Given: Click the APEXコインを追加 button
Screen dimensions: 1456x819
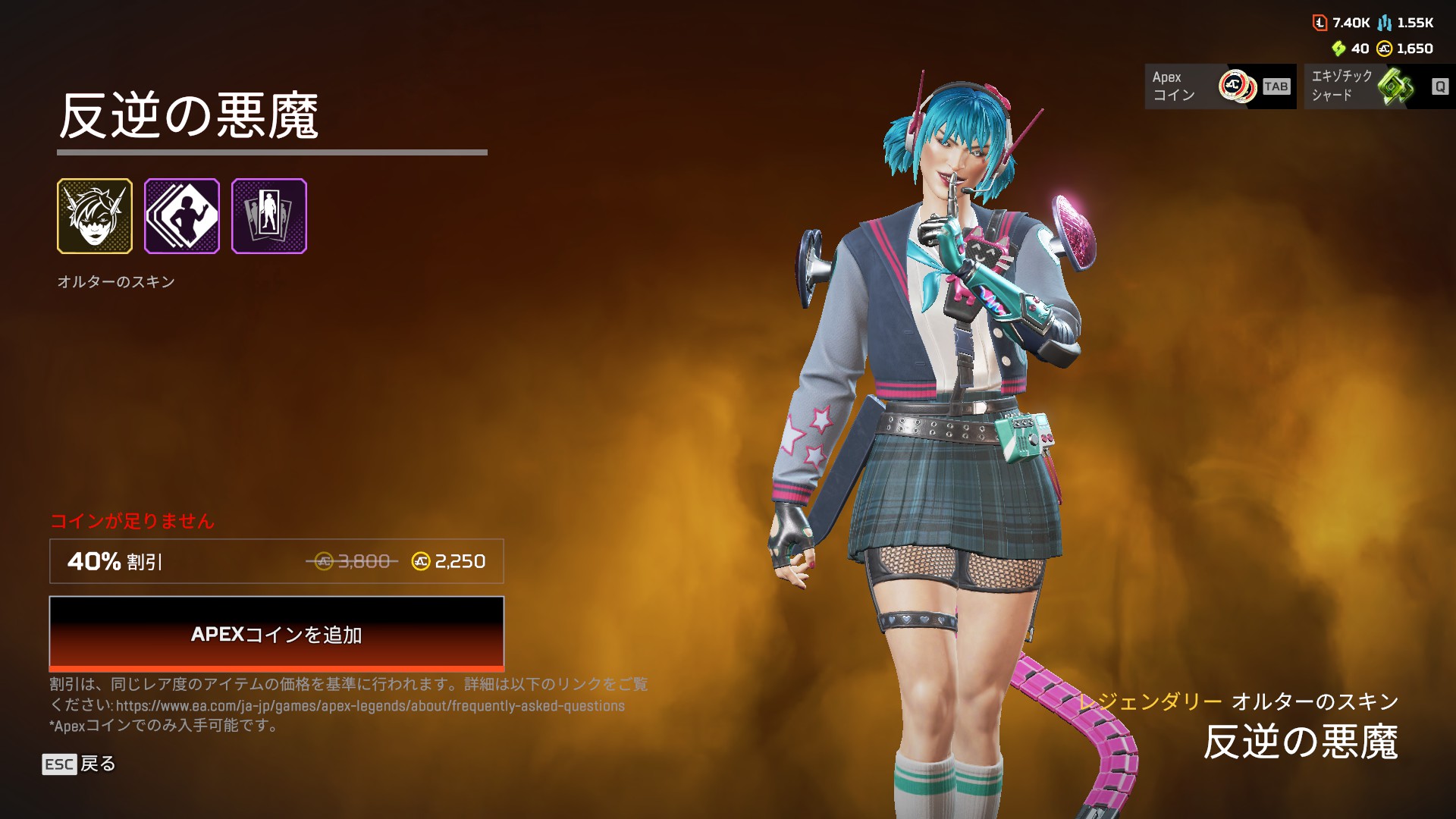Looking at the screenshot, I should [x=276, y=633].
